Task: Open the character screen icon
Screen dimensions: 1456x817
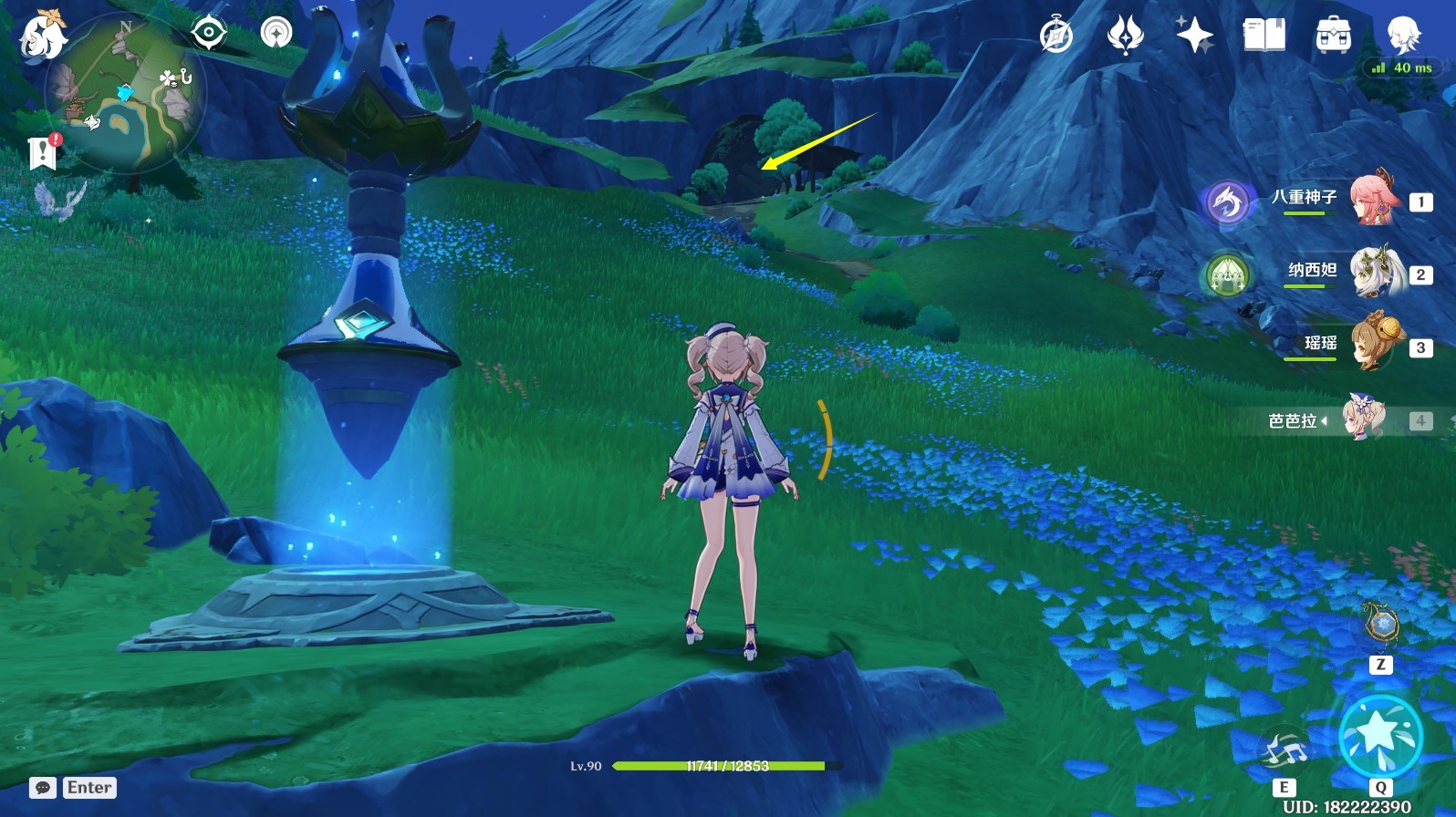Action: pos(1402,35)
